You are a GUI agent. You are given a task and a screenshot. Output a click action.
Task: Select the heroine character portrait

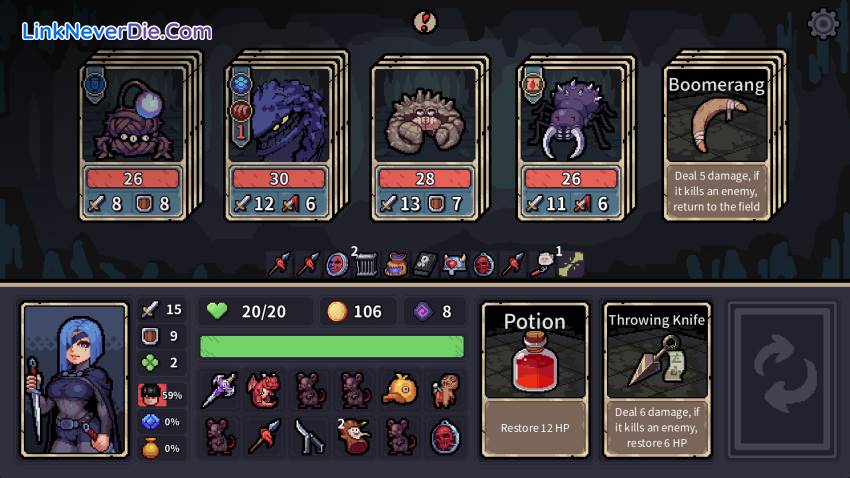[x=75, y=379]
